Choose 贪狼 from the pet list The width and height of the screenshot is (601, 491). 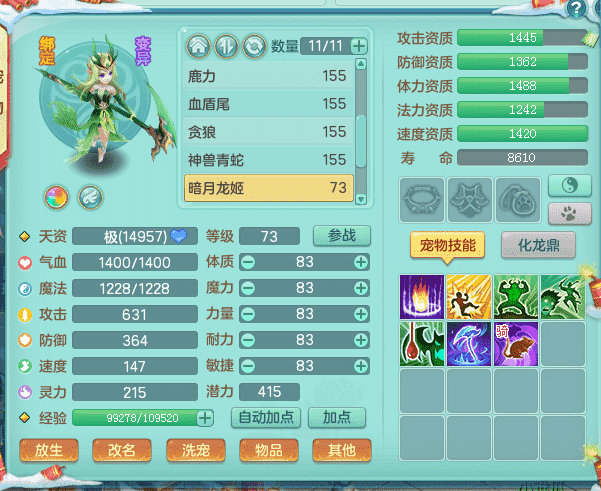point(268,132)
